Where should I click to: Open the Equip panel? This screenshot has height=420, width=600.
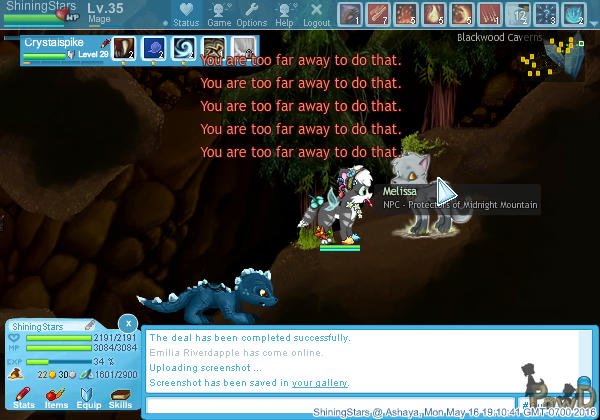click(88, 396)
